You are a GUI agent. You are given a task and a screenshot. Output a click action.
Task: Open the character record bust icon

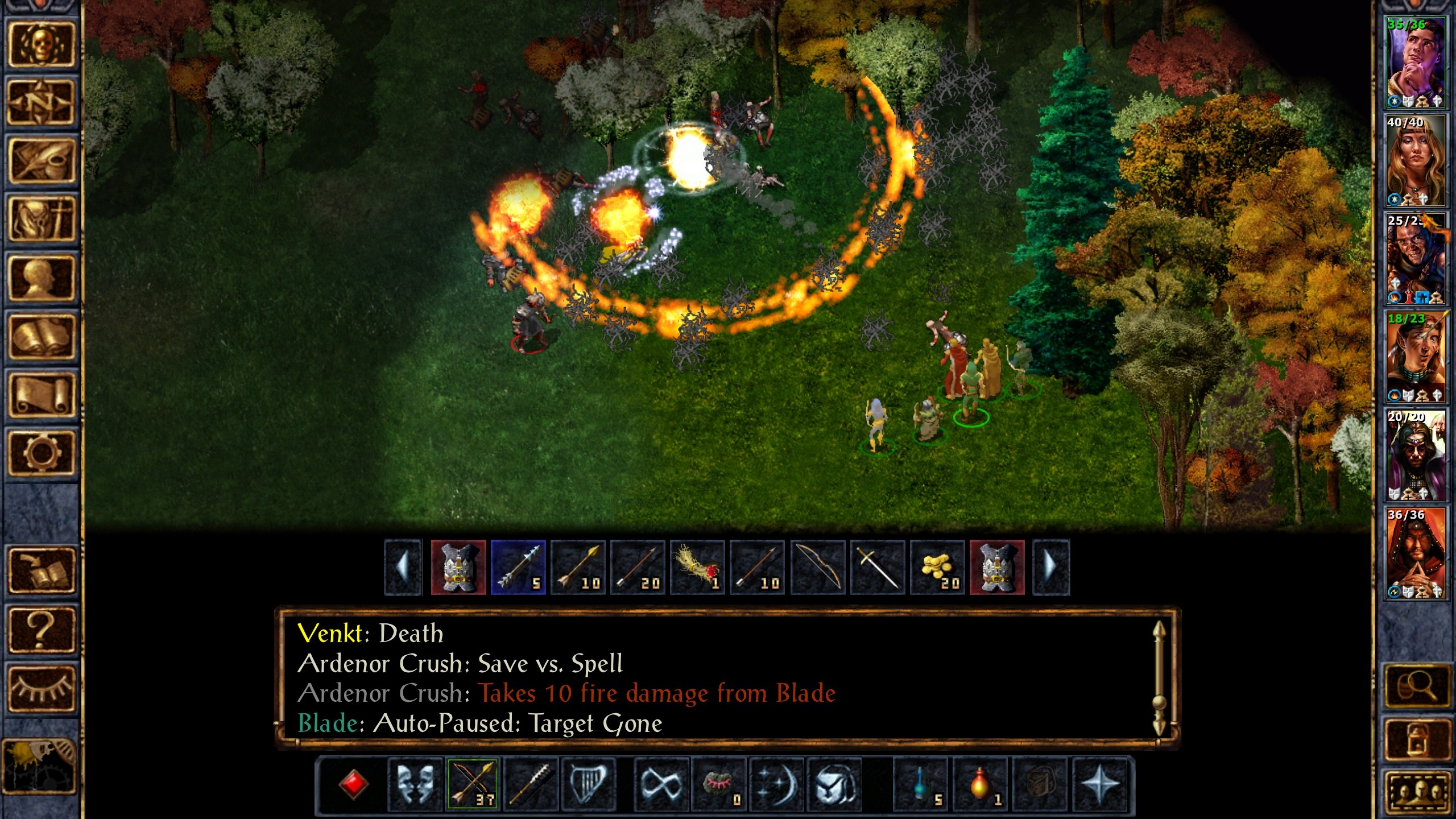pos(41,278)
